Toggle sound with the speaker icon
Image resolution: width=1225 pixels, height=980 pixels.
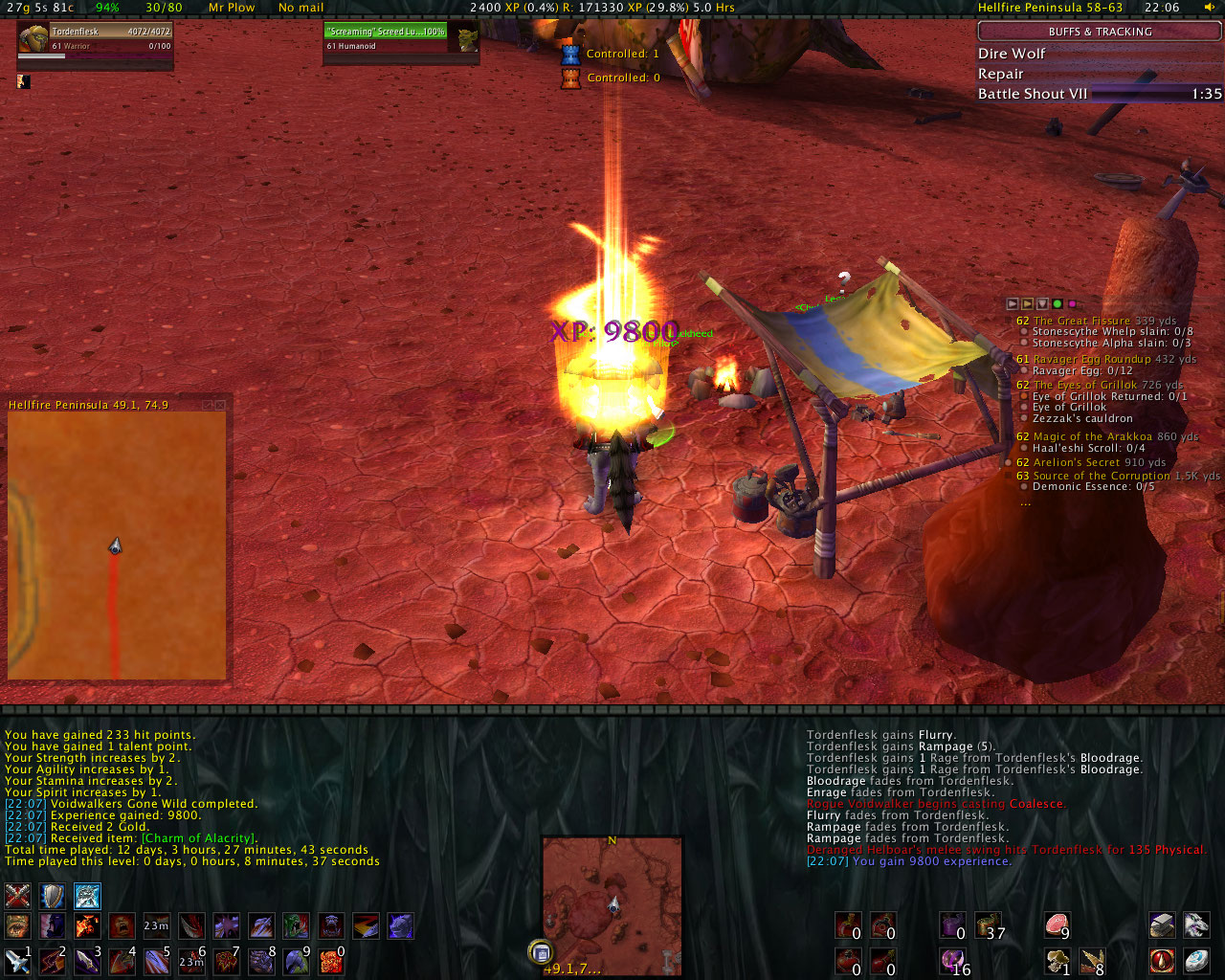[1210, 8]
